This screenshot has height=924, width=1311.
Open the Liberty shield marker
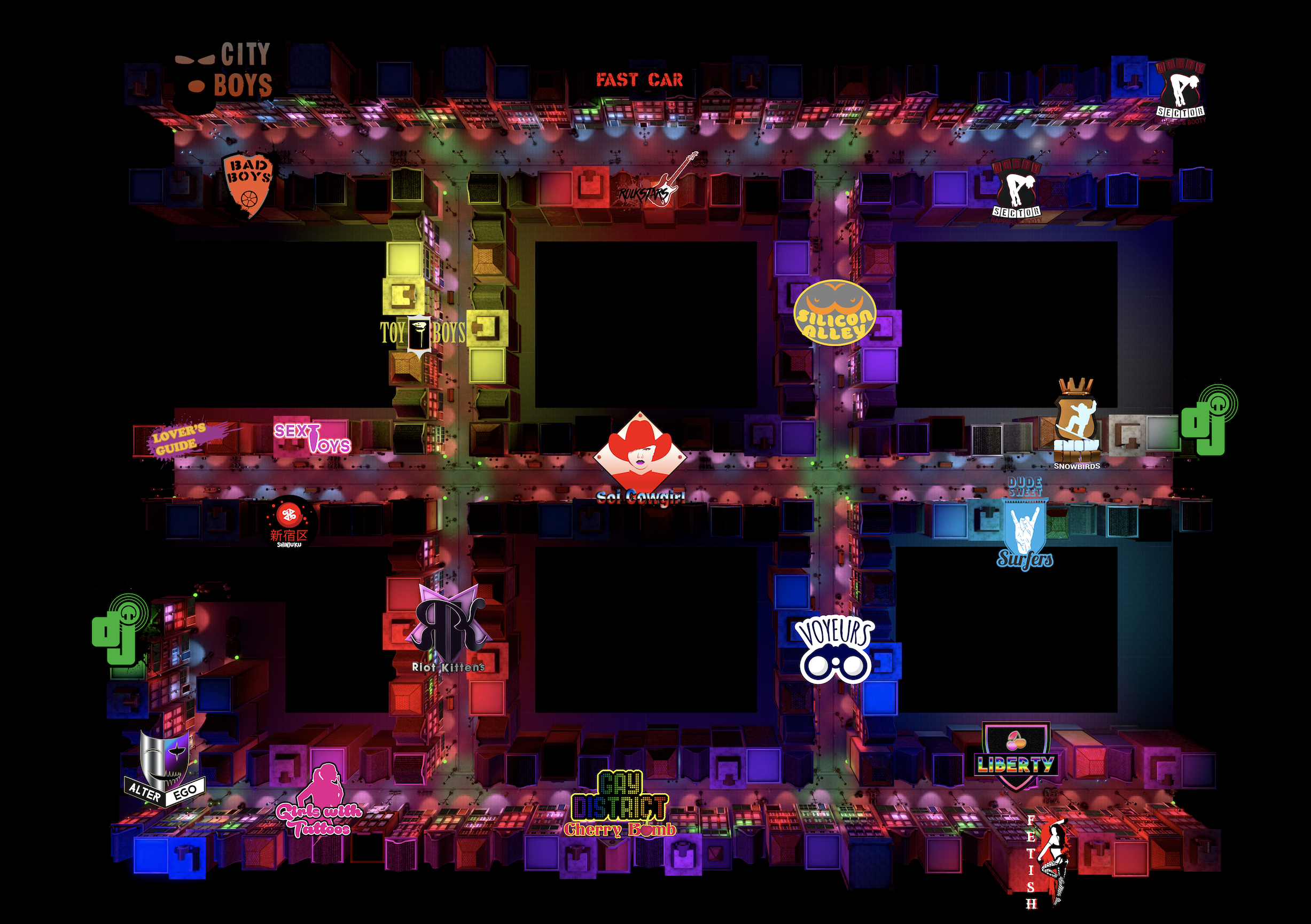1016,756
